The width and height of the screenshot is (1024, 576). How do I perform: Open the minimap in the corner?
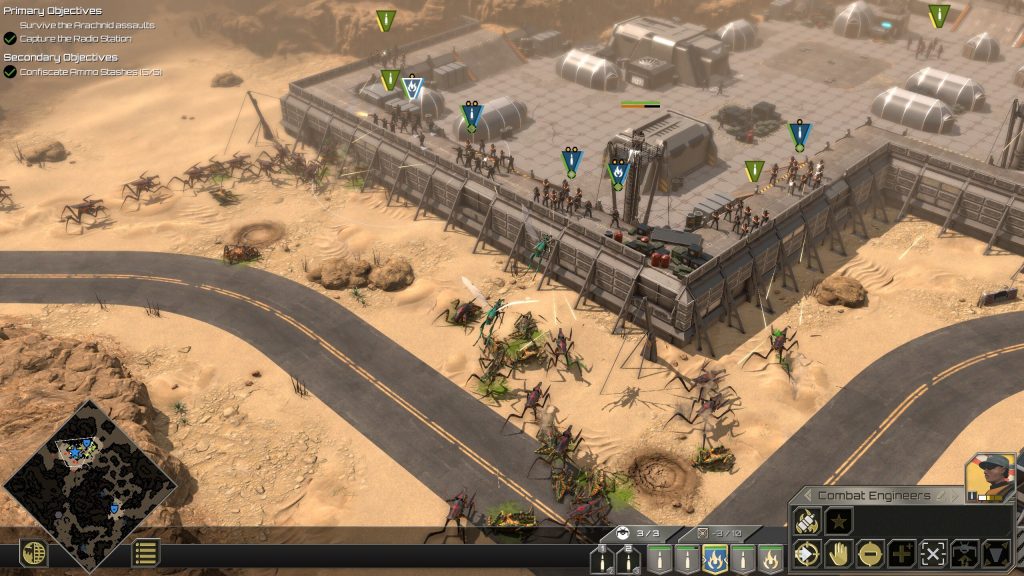(90, 487)
